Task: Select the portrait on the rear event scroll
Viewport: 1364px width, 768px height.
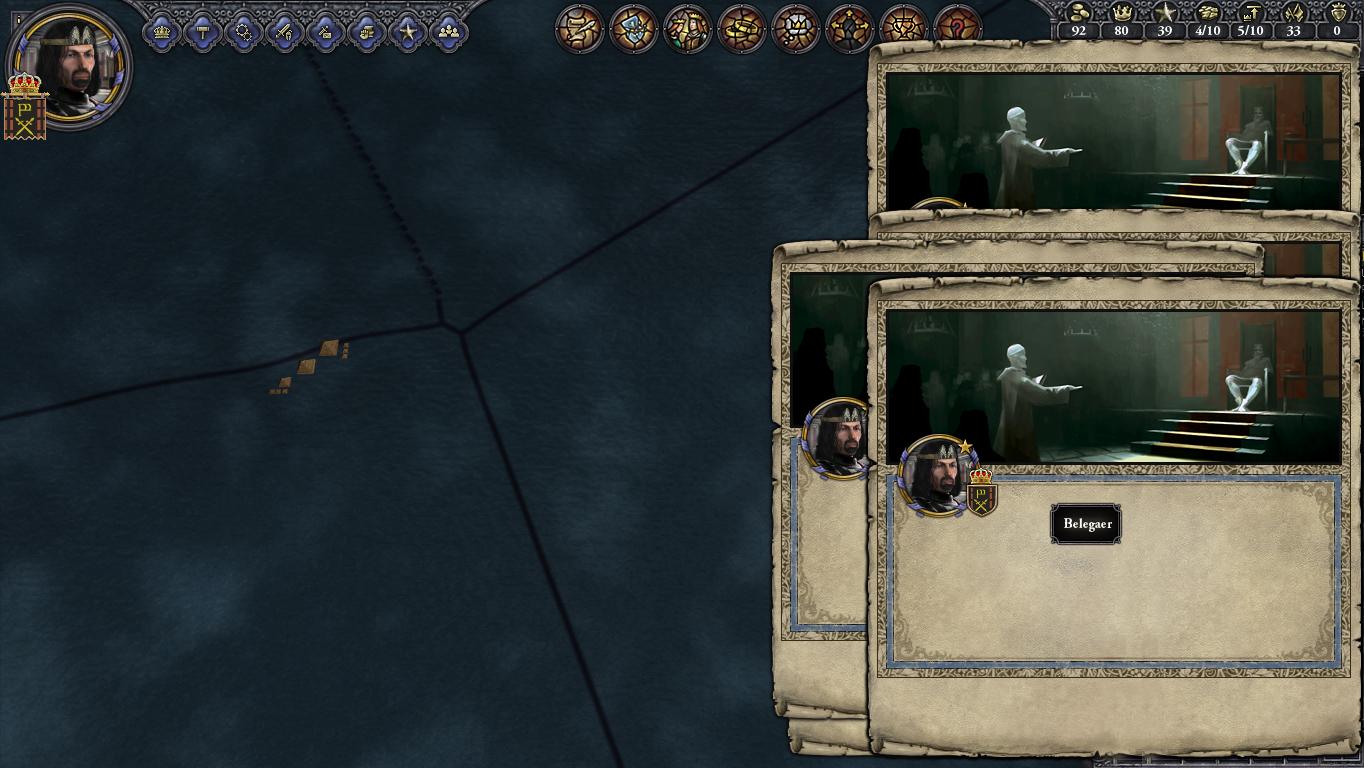Action: tap(836, 438)
